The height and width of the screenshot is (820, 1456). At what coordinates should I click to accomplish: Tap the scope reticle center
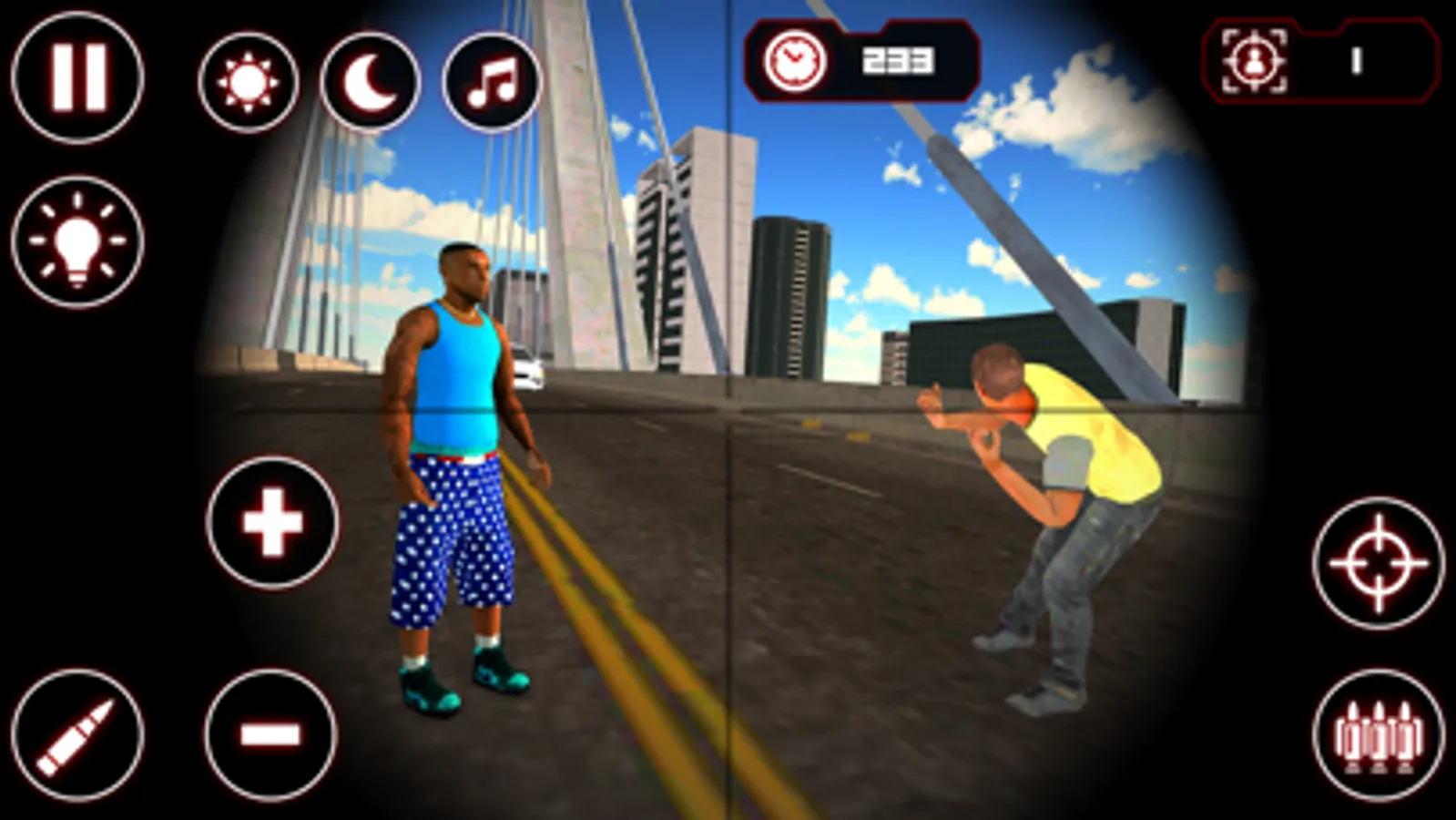point(728,410)
